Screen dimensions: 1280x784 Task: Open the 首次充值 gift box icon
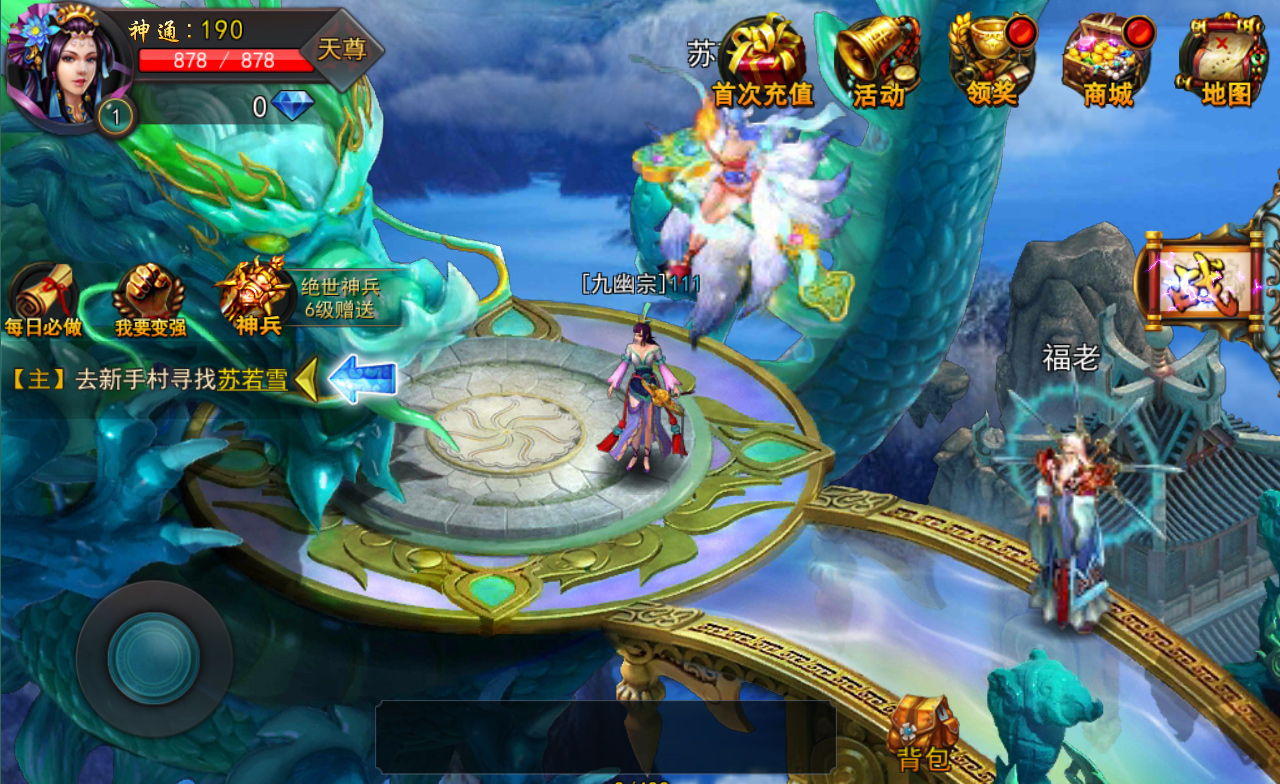click(762, 58)
